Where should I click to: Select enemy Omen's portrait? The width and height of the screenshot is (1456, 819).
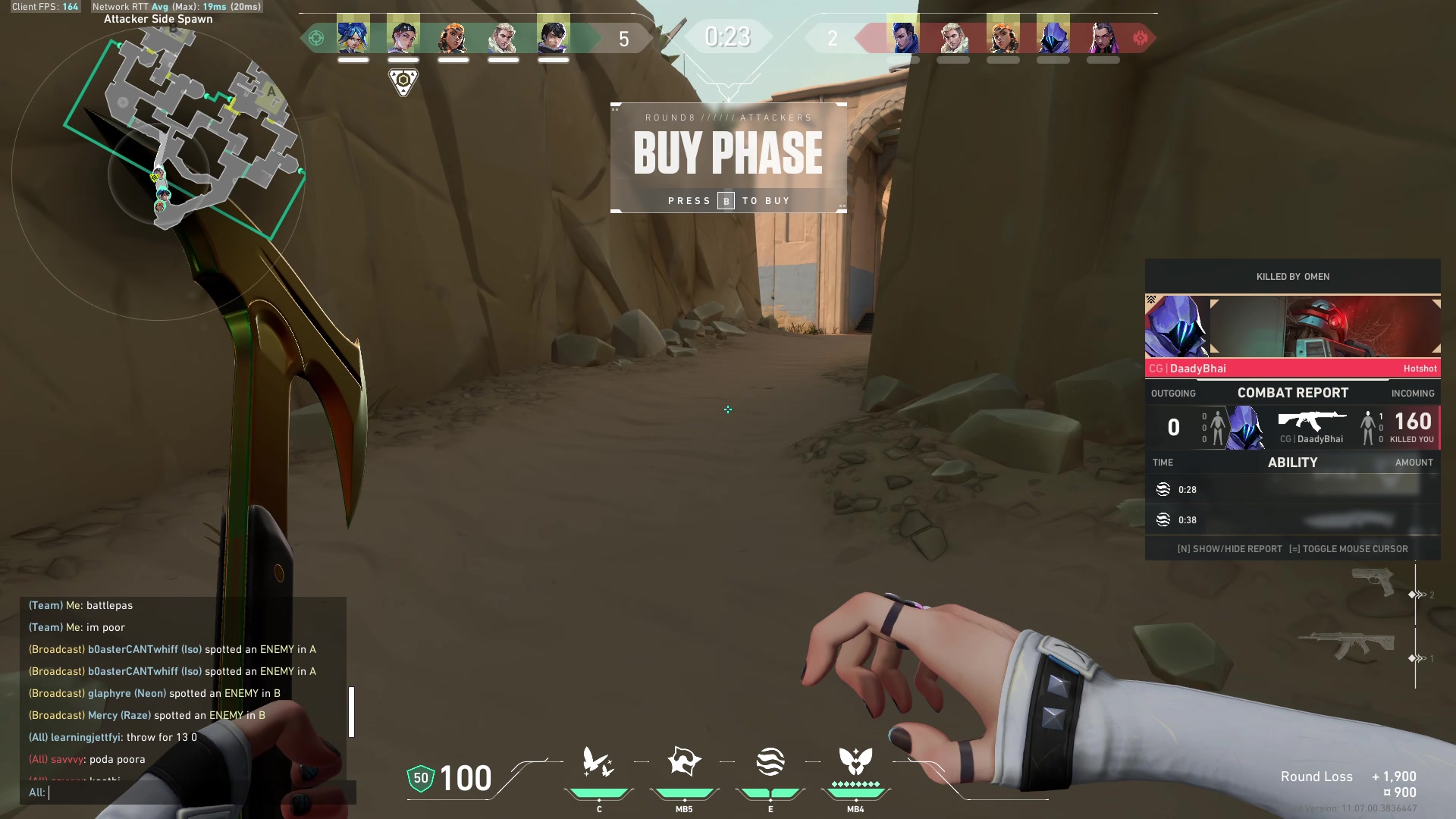click(x=1053, y=37)
